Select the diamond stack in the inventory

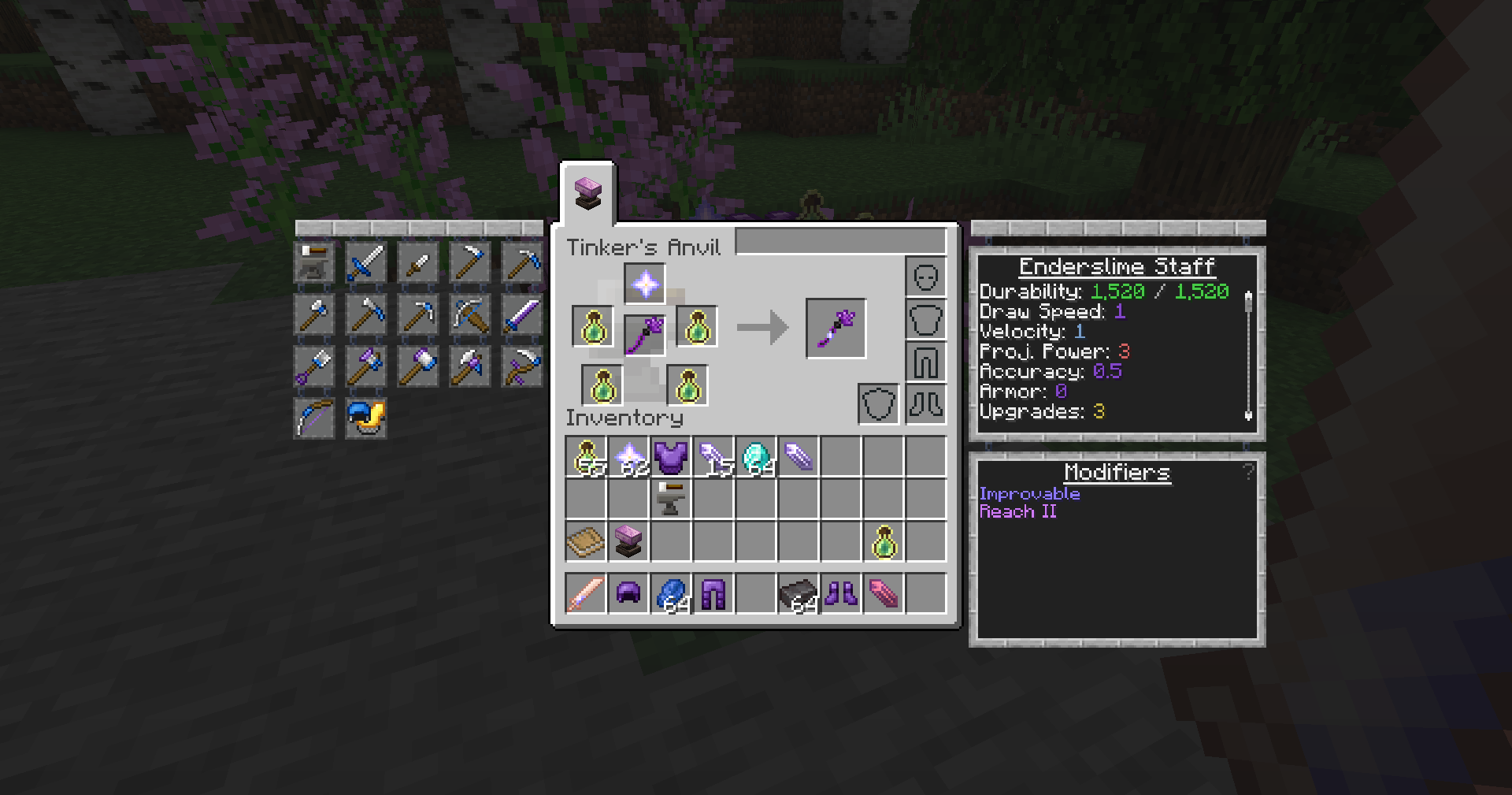click(755, 457)
